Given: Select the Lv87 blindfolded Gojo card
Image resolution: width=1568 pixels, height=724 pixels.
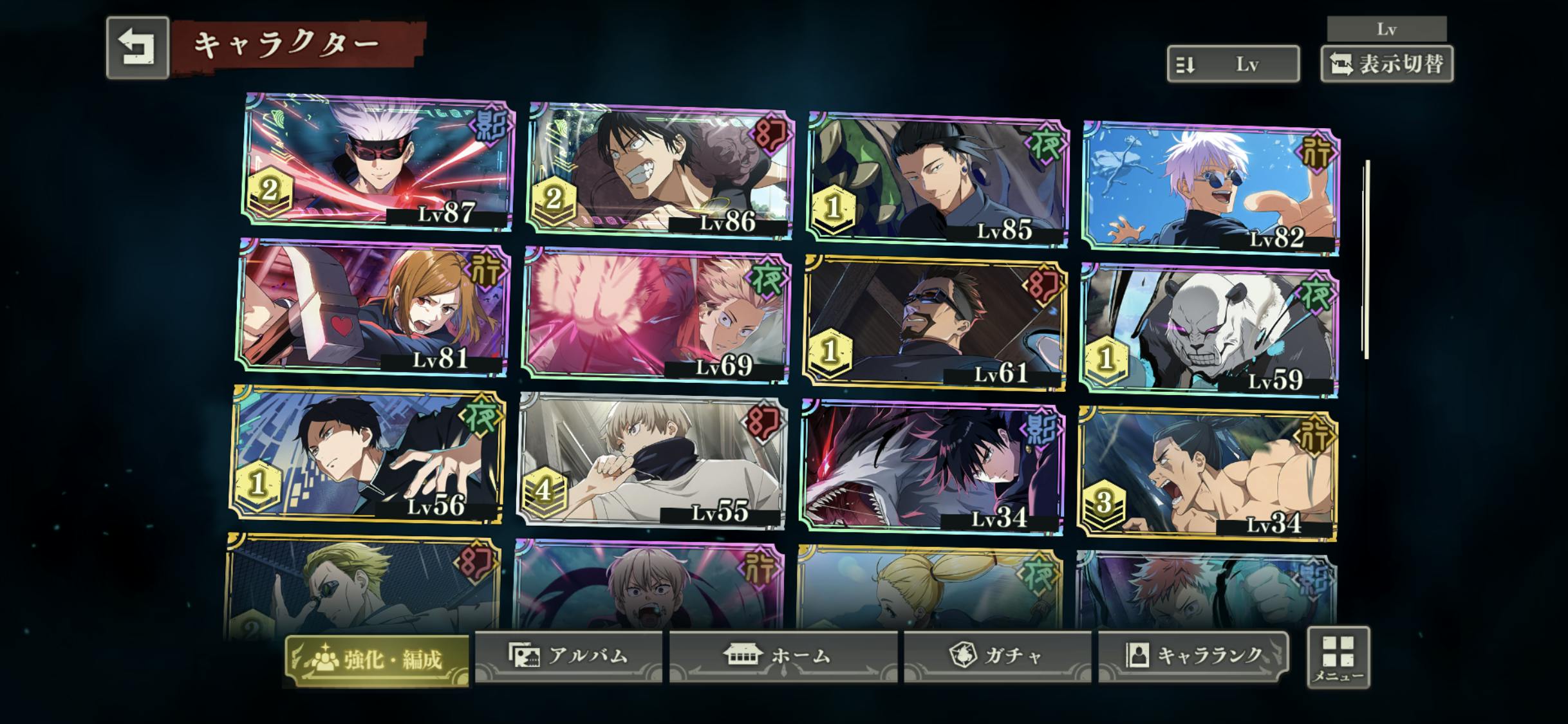Looking at the screenshot, I should coord(378,161).
